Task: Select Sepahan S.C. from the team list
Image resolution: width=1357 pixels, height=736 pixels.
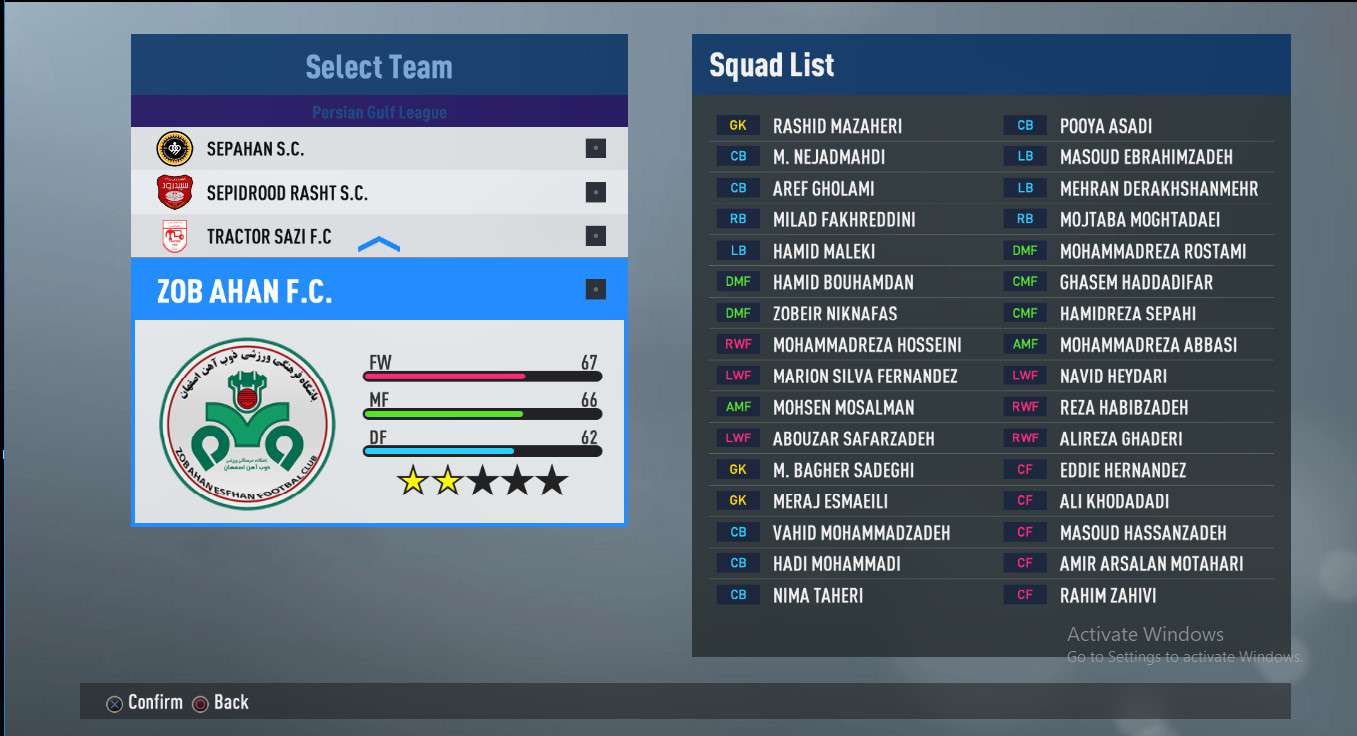Action: pos(255,149)
